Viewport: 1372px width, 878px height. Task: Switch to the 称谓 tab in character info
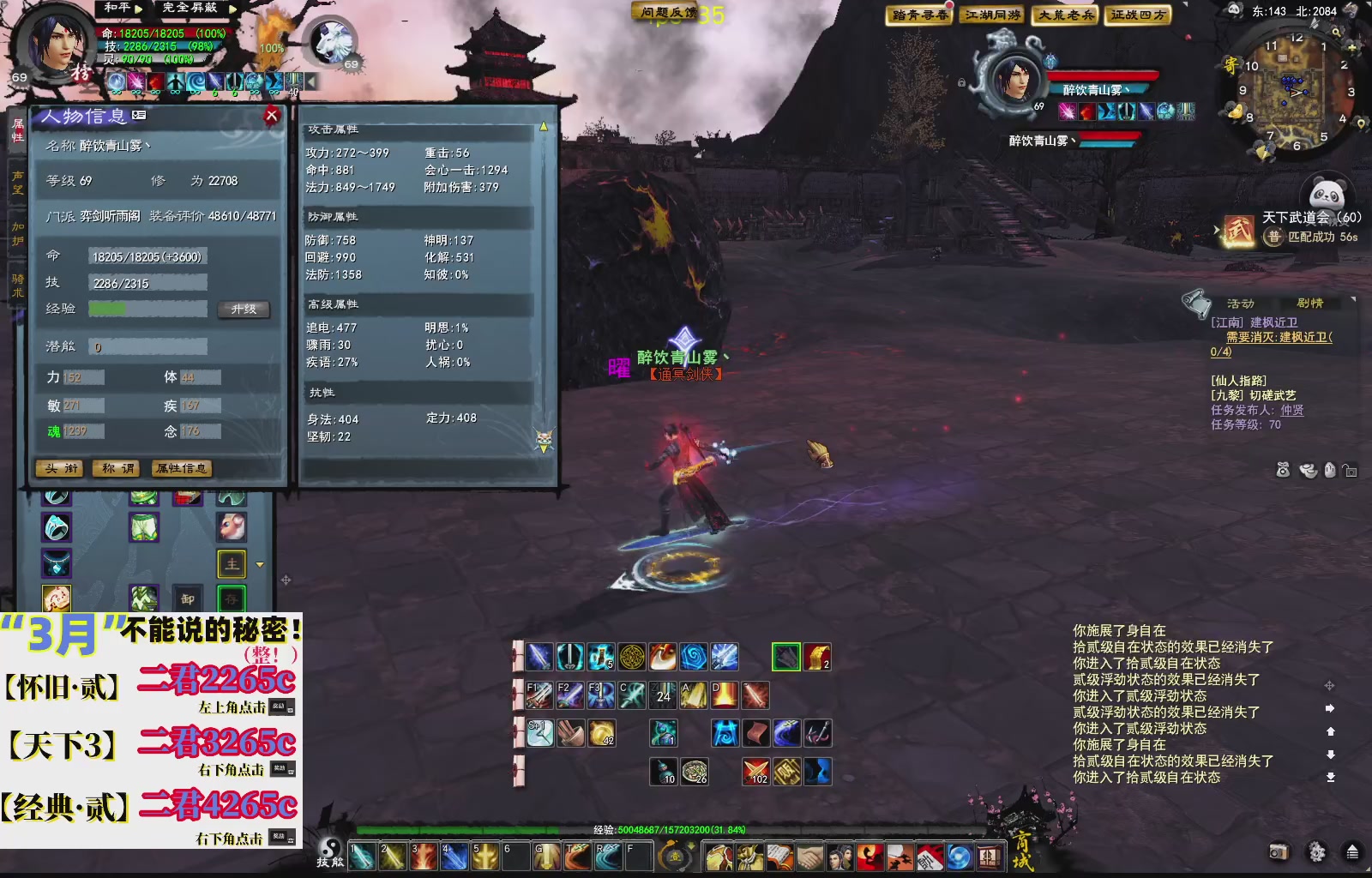click(x=116, y=469)
